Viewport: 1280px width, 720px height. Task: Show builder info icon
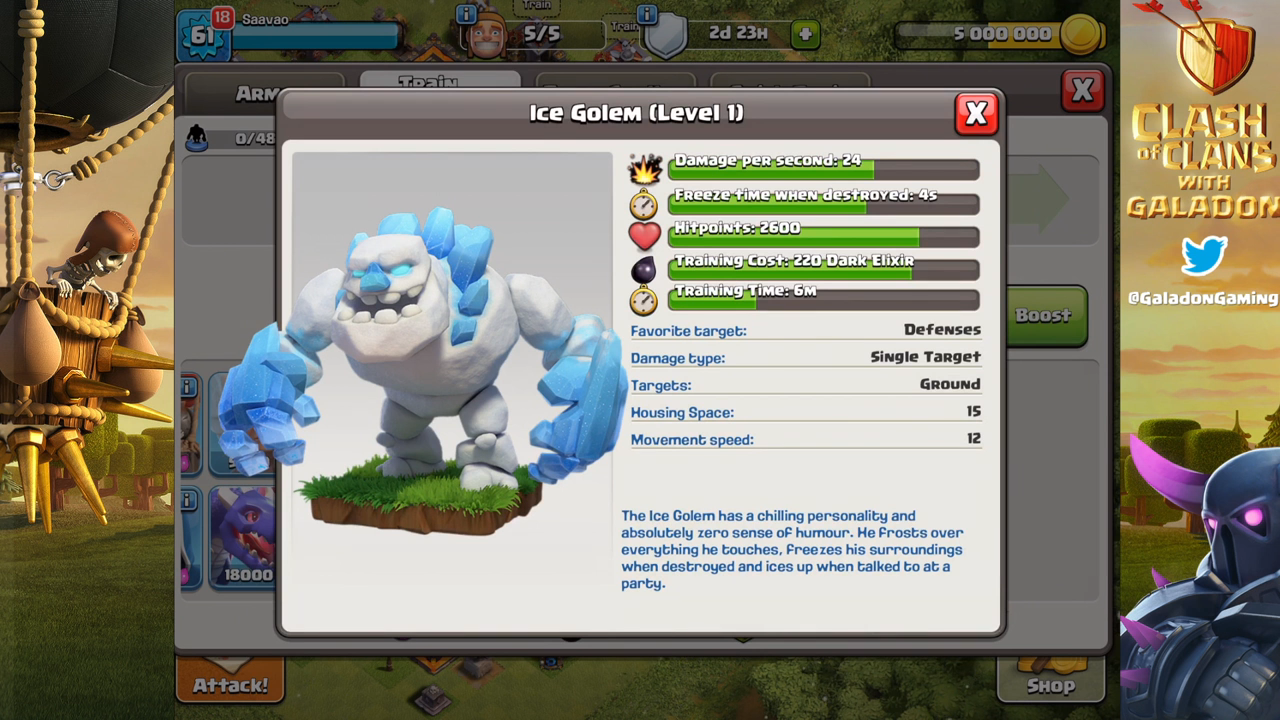(466, 14)
